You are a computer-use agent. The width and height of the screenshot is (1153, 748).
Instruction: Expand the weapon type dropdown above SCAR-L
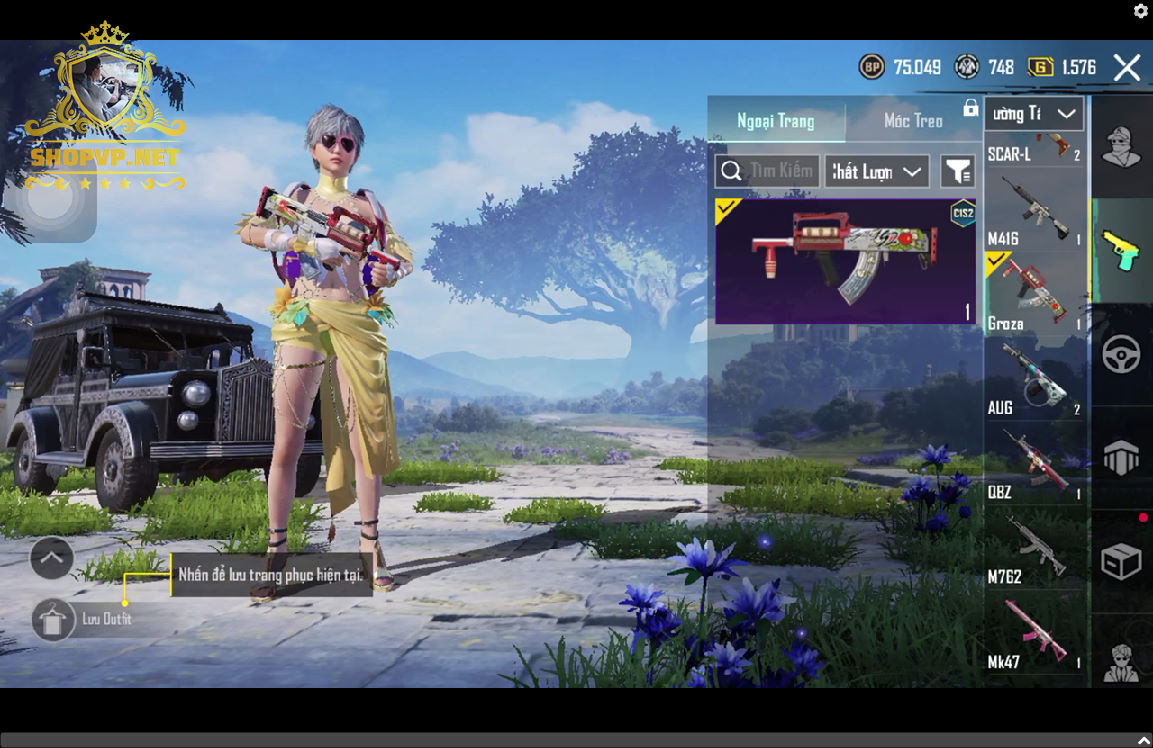(x=1034, y=114)
